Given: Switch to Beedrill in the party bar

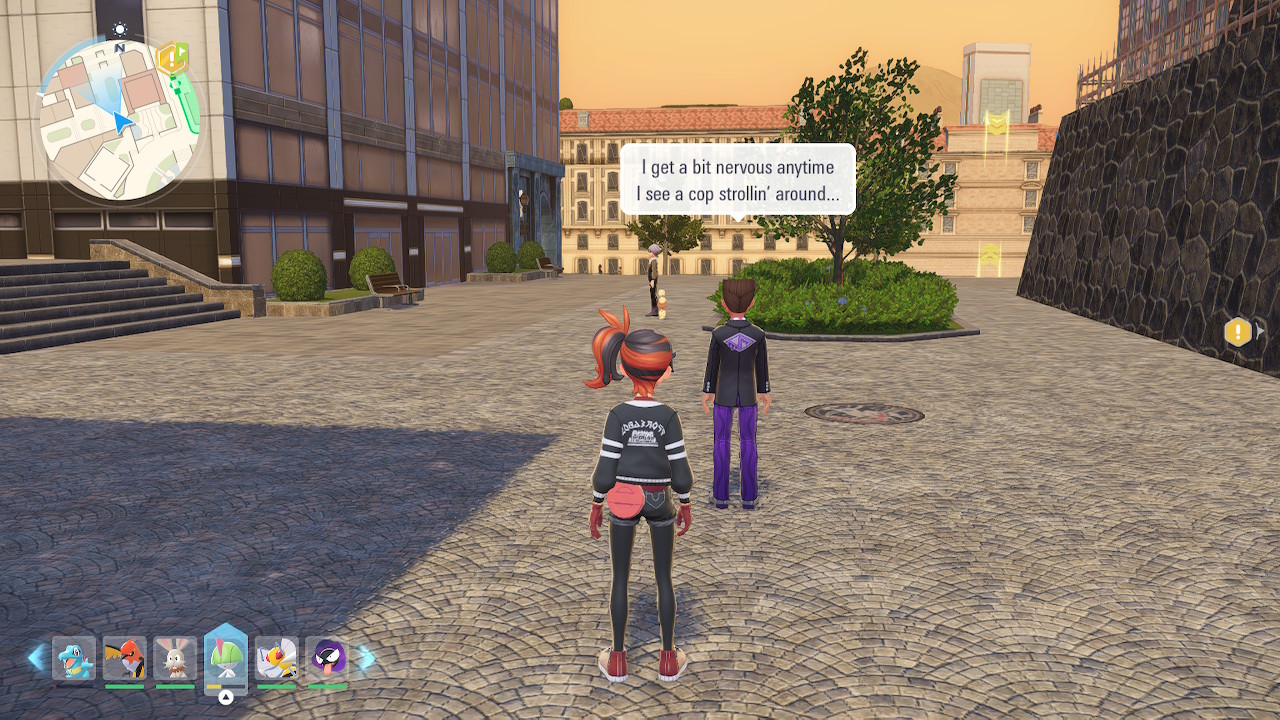Looking at the screenshot, I should [276, 659].
